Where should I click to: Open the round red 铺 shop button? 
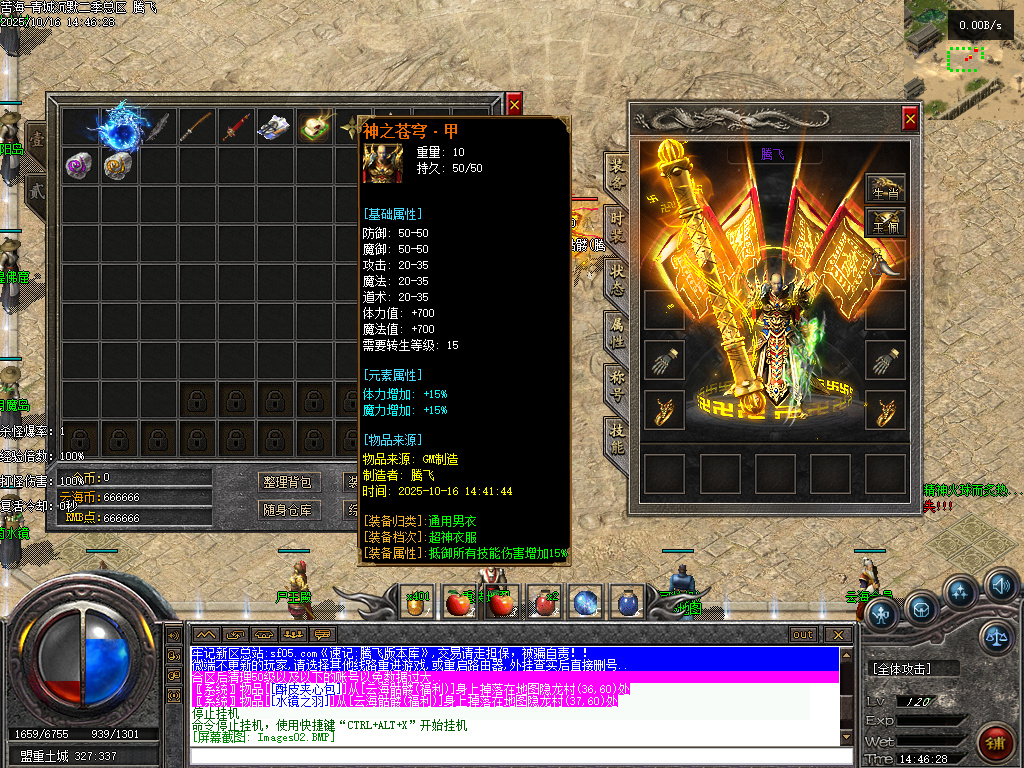(996, 742)
